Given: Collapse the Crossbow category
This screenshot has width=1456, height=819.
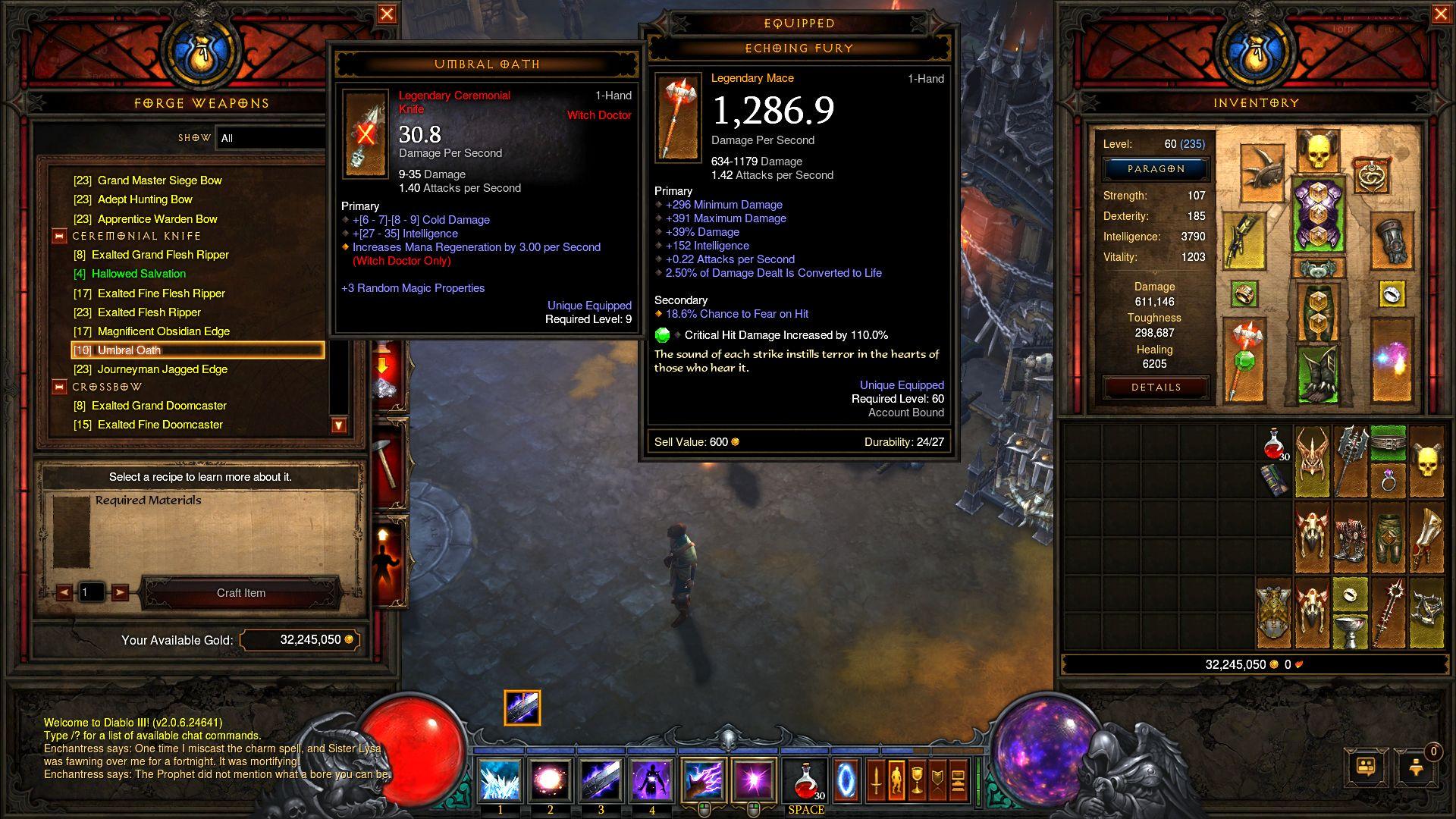Looking at the screenshot, I should pos(59,387).
